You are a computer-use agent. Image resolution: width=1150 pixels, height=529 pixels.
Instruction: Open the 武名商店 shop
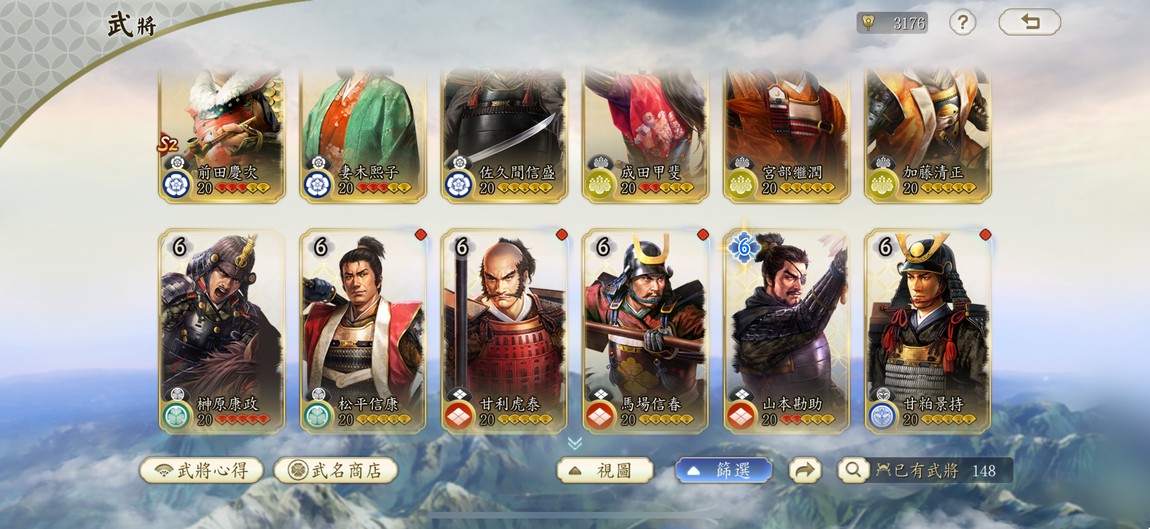(336, 470)
